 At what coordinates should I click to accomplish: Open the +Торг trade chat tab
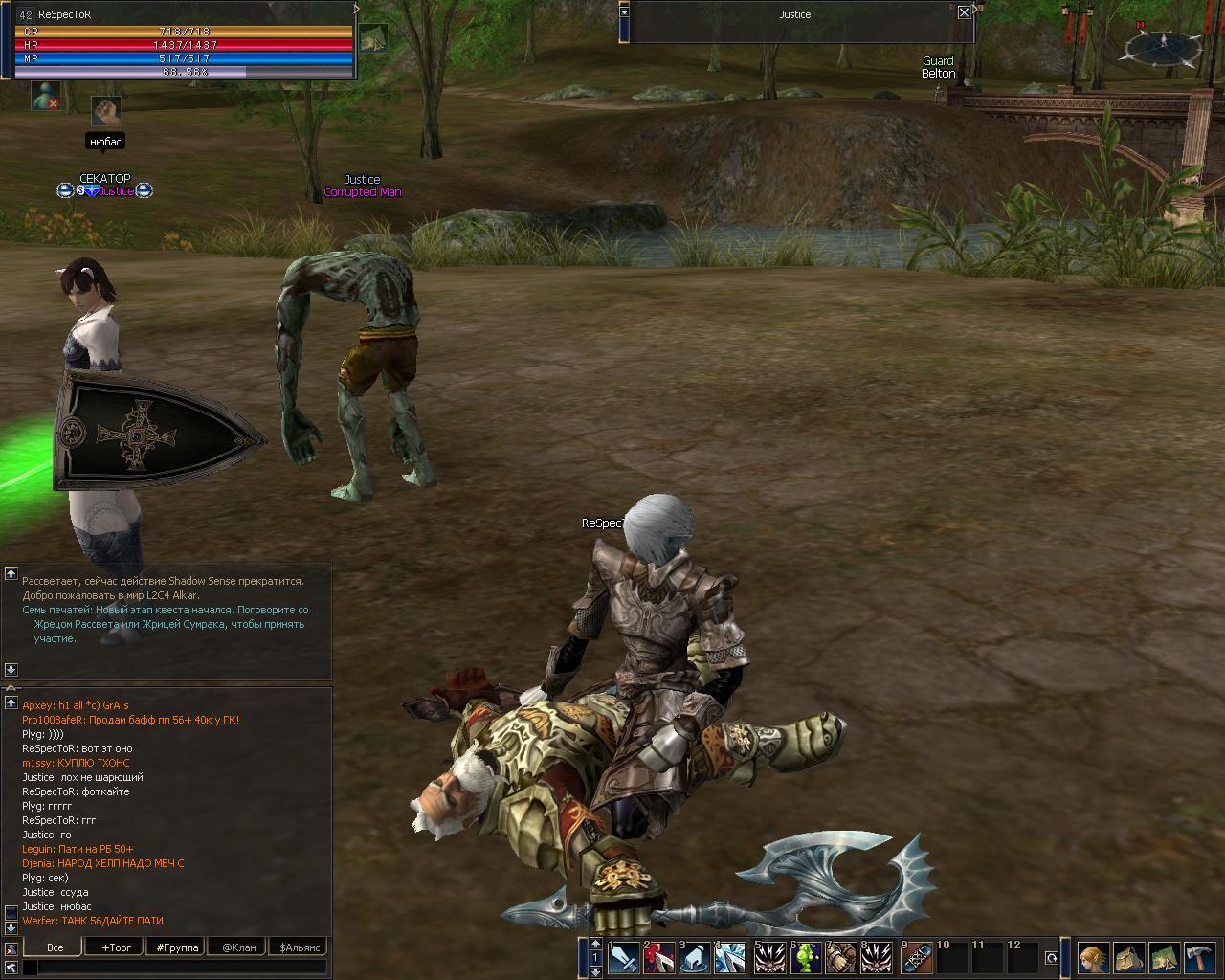coord(116,947)
